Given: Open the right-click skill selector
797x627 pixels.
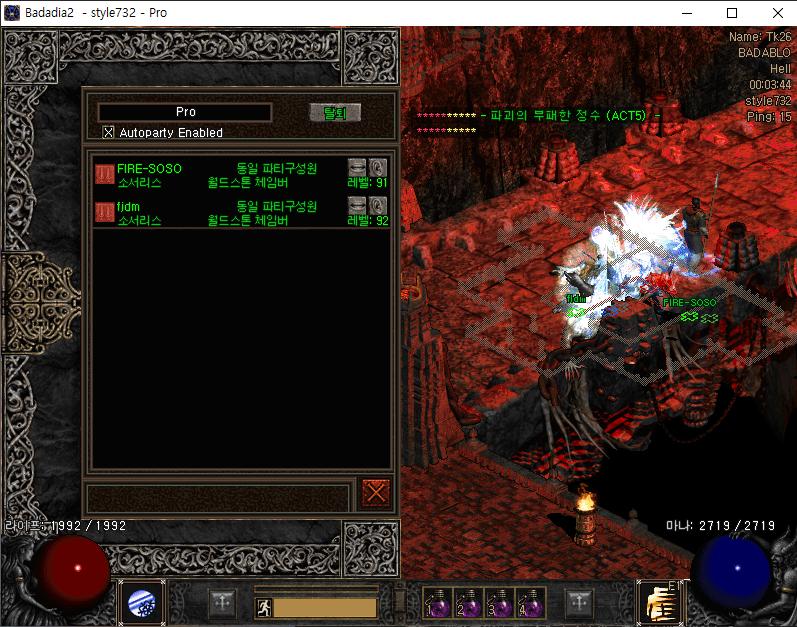Looking at the screenshot, I should click(x=658, y=603).
